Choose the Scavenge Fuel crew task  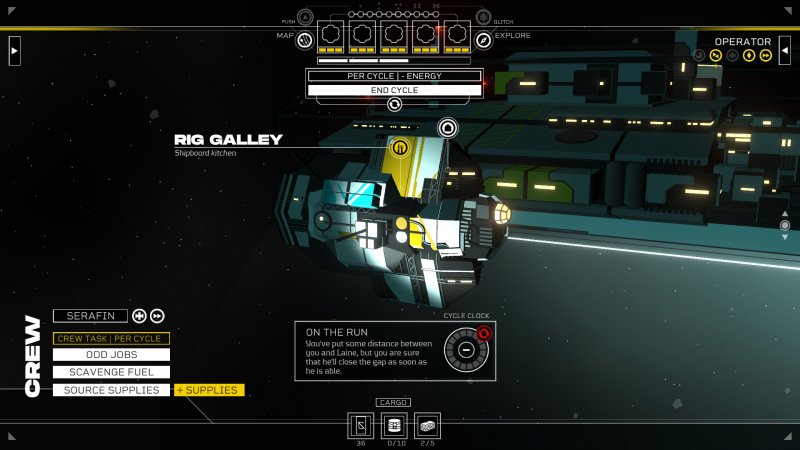(111, 372)
